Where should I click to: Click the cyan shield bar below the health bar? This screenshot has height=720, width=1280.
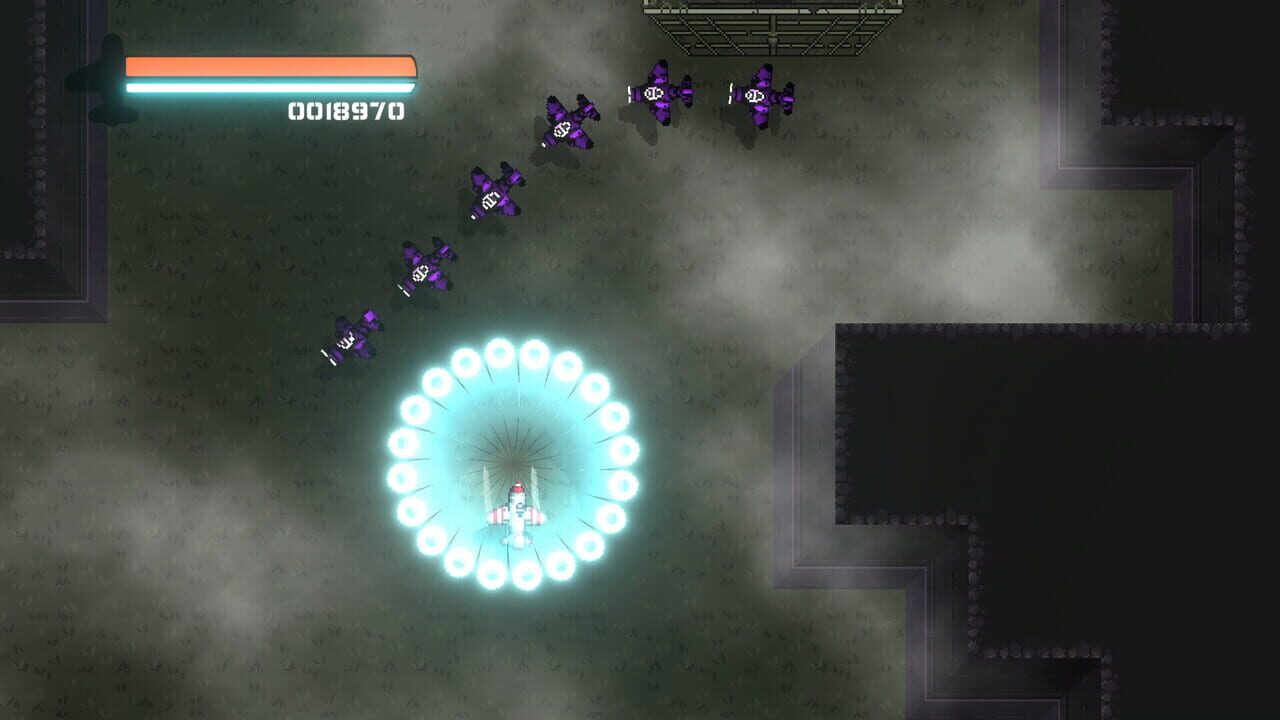265,86
